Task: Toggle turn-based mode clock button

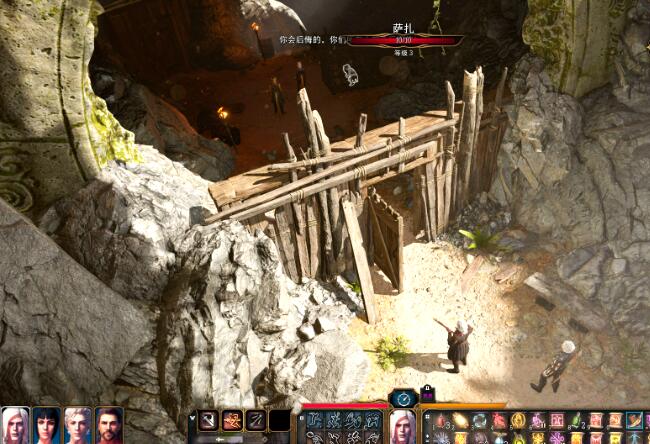Action: [403, 398]
